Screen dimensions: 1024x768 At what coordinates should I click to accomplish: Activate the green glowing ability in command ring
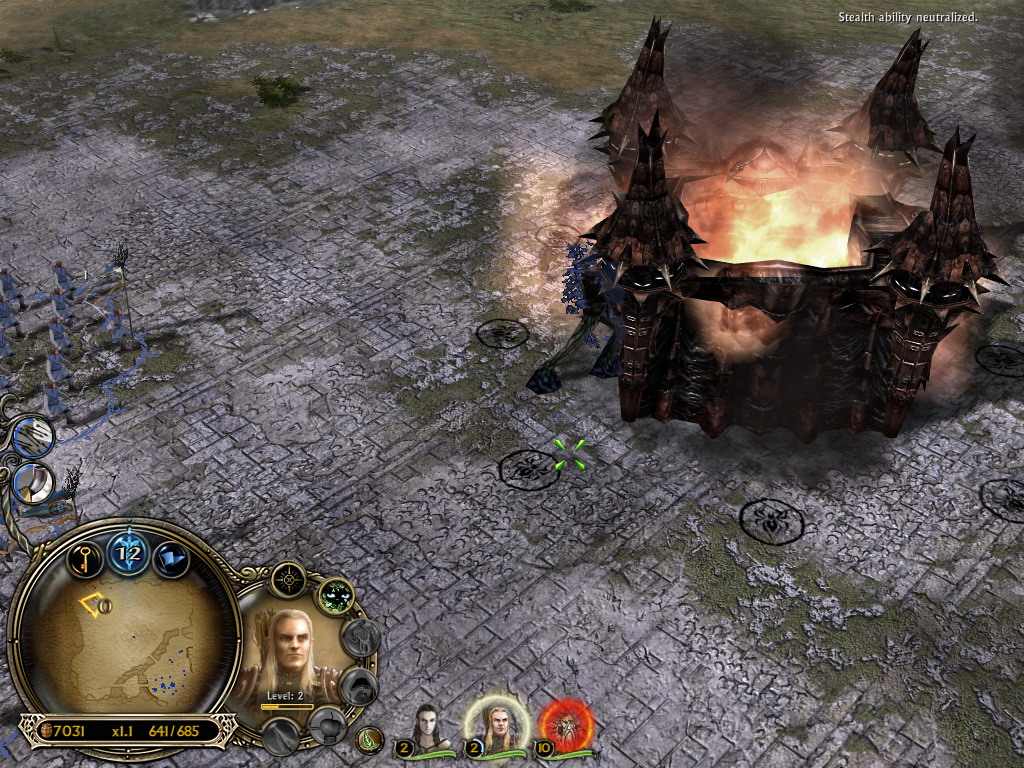point(336,597)
